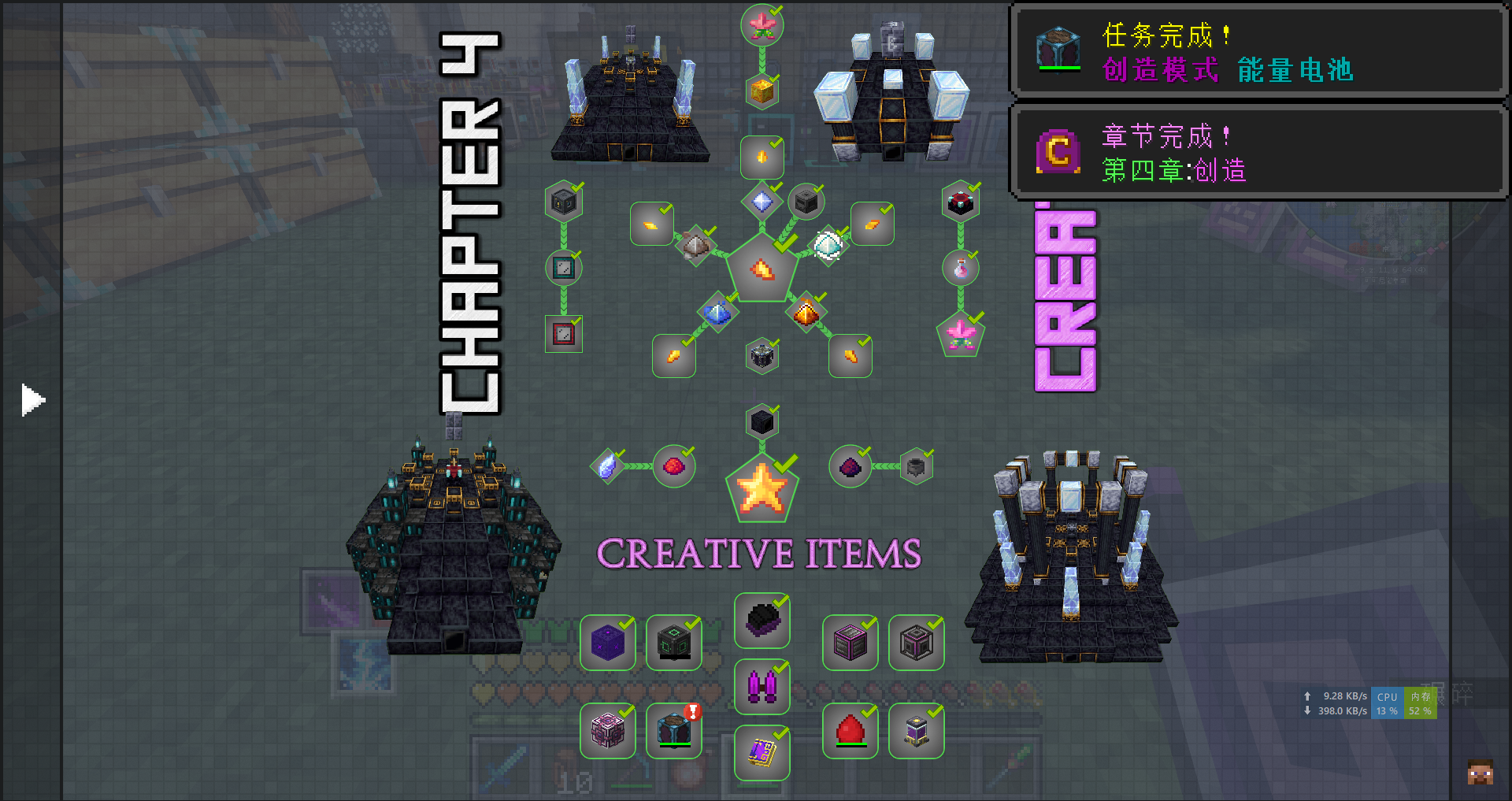Choose the red square frame quest
This screenshot has width=1512, height=801.
[564, 334]
